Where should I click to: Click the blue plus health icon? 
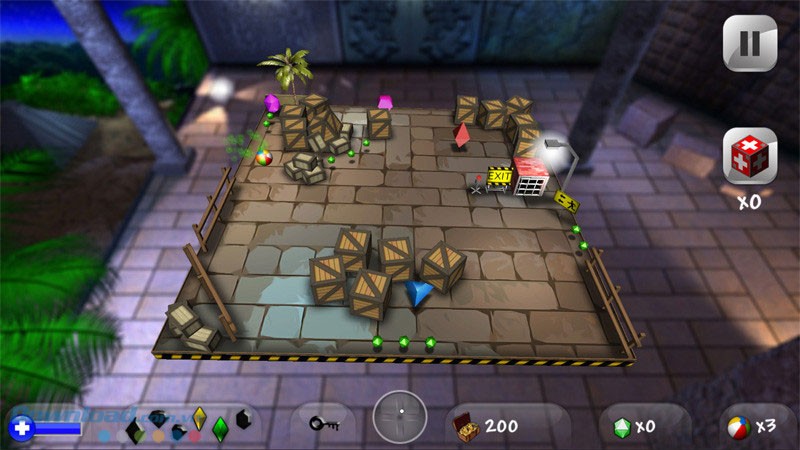[22, 428]
